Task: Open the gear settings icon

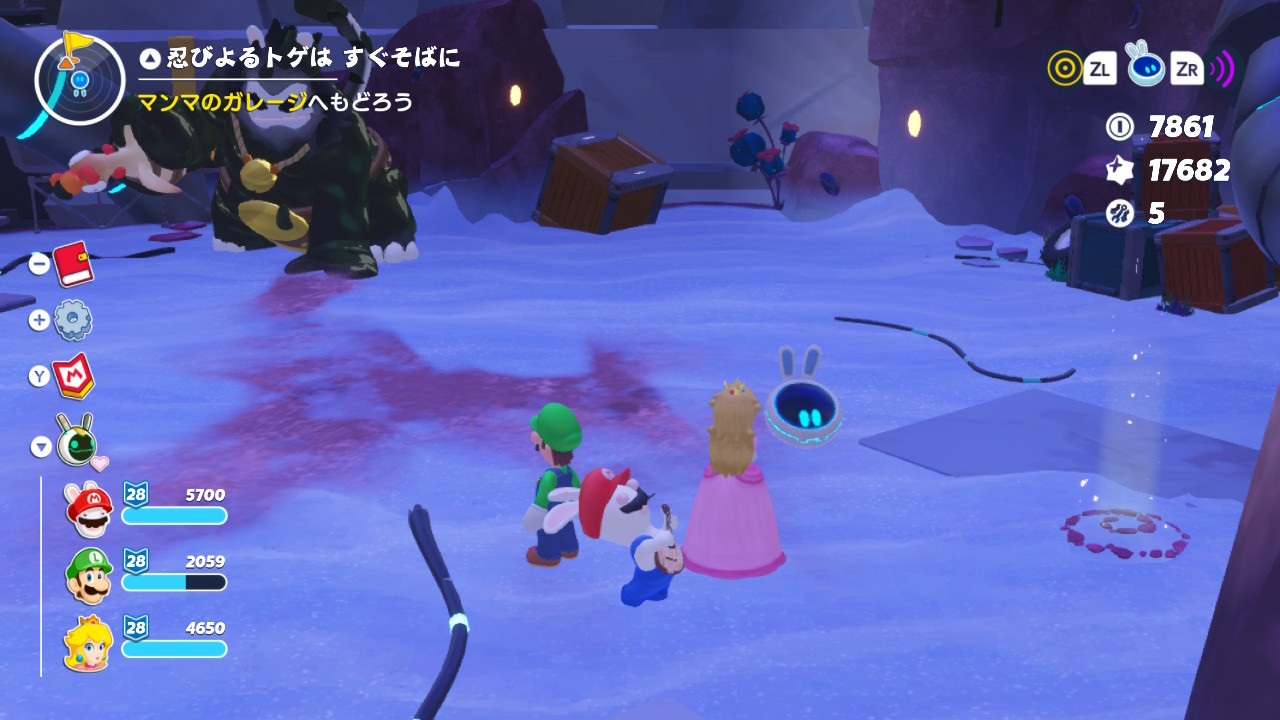Action: 73,320
